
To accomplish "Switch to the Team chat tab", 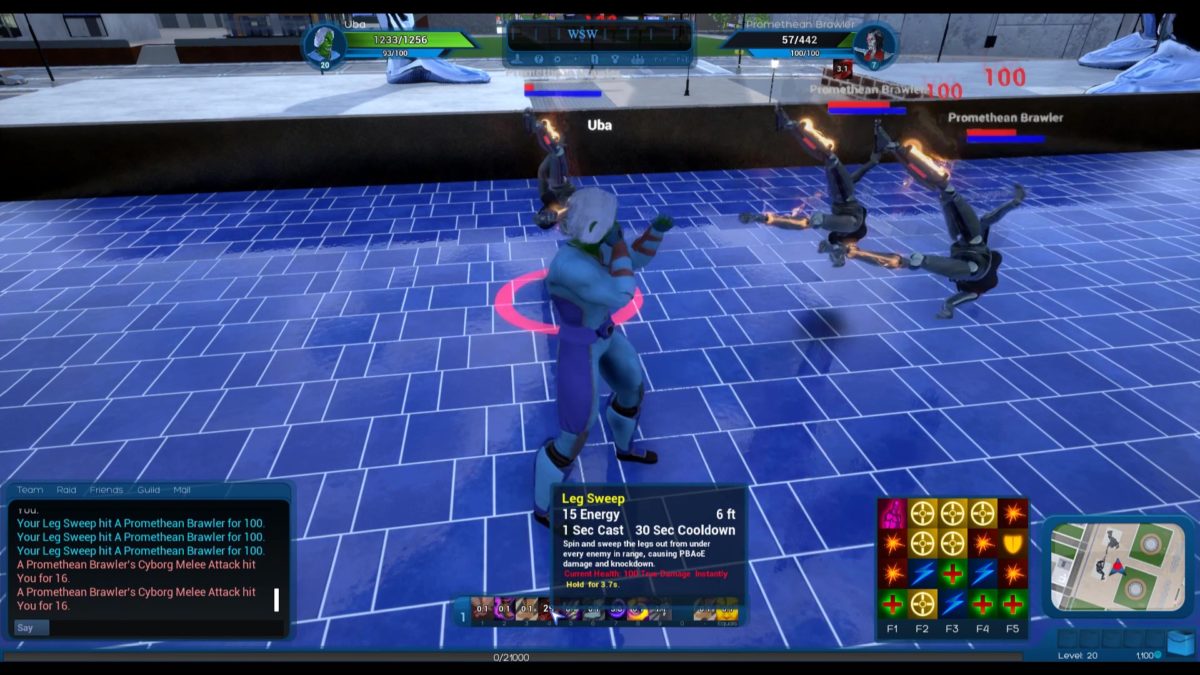I will pos(30,490).
